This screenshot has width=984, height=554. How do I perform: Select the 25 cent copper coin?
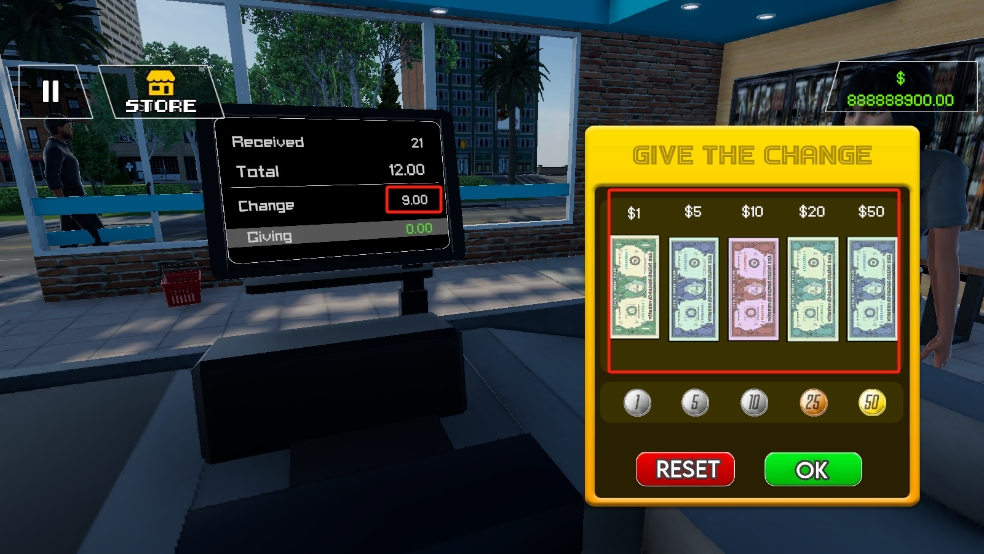tap(813, 403)
